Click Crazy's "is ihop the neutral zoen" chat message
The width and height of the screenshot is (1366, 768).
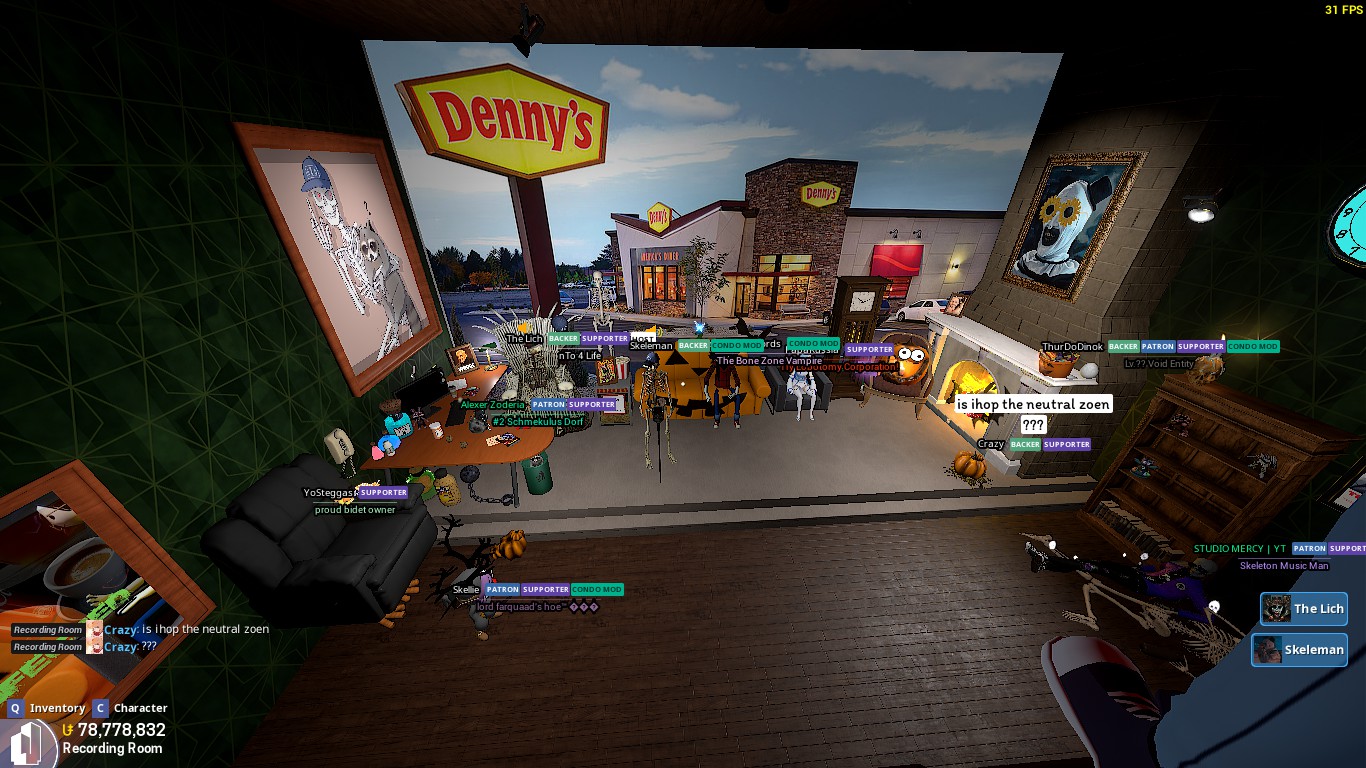point(205,629)
